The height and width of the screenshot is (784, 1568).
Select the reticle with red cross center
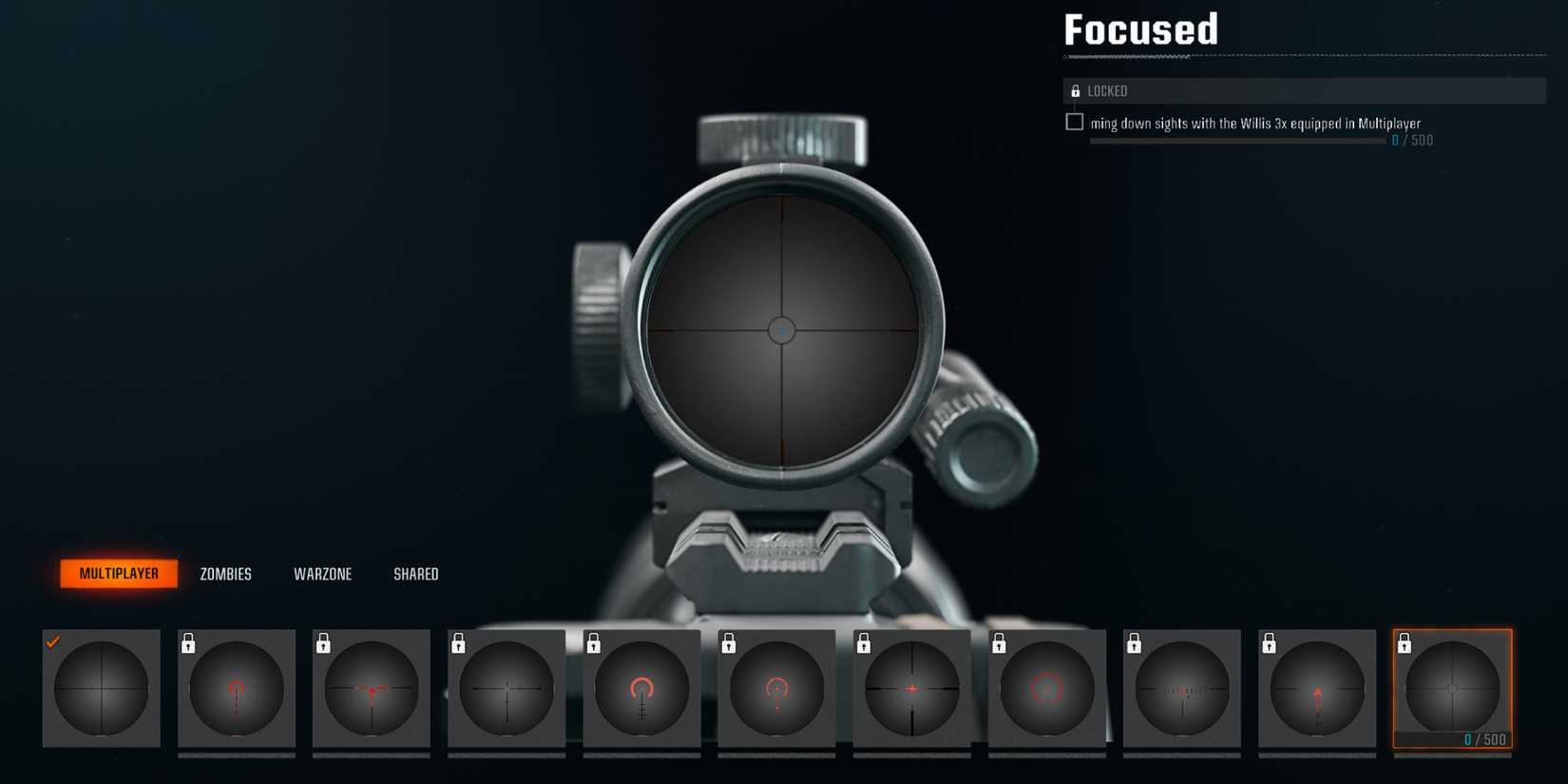tap(911, 689)
